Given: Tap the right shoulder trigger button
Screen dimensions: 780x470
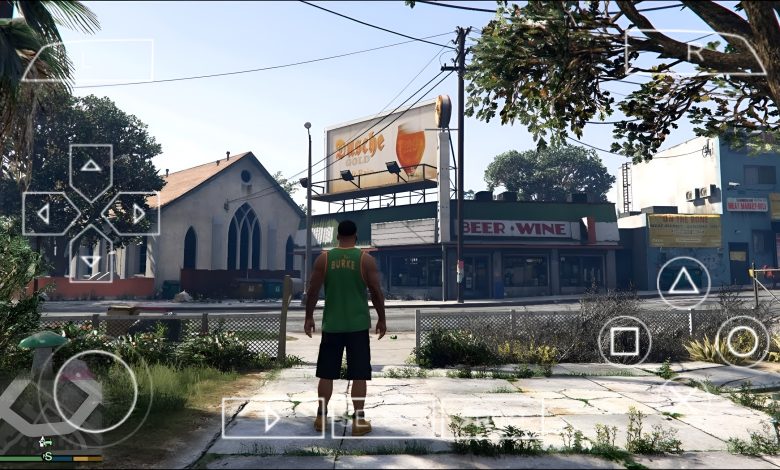Looking at the screenshot, I should [696, 52].
